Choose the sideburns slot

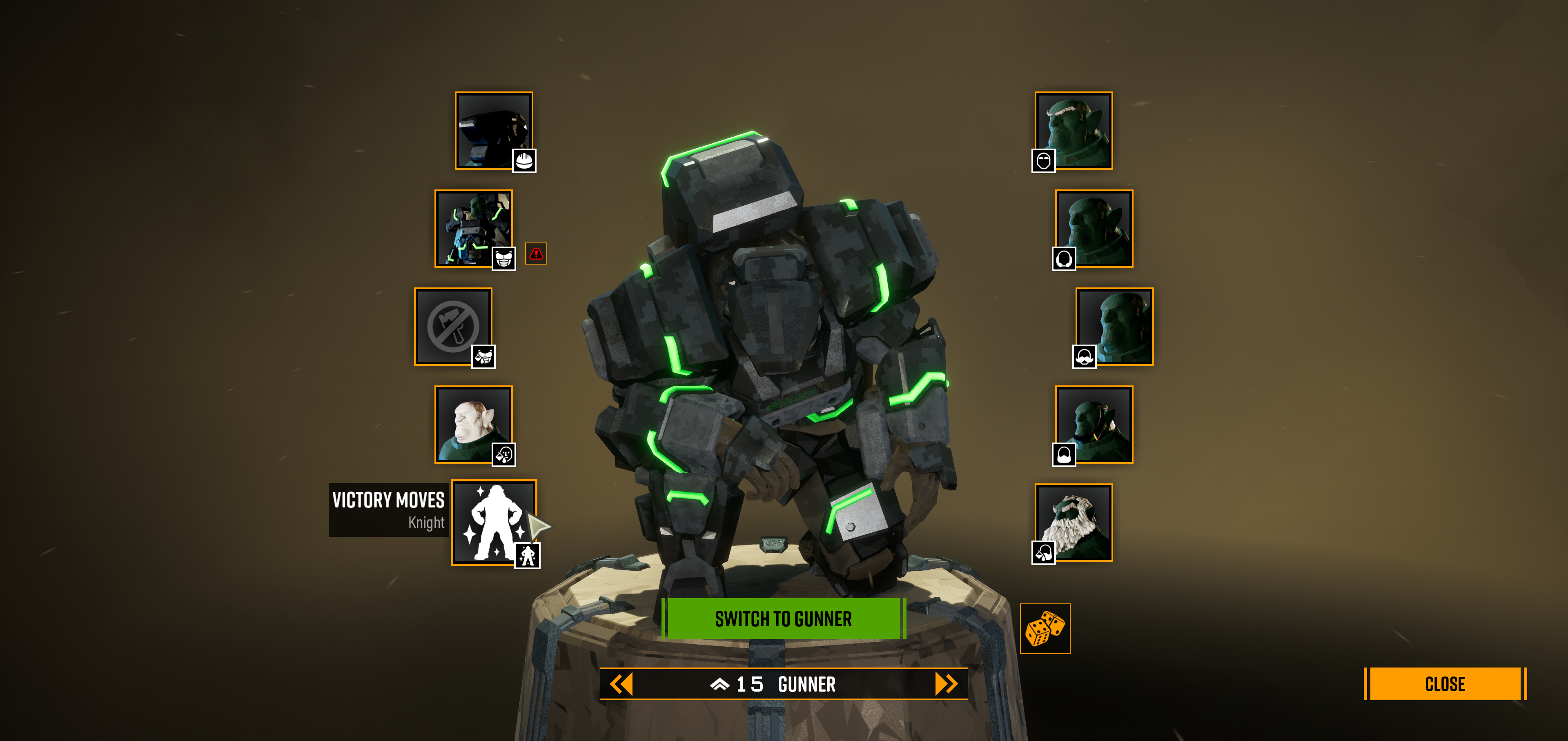pos(1094,424)
